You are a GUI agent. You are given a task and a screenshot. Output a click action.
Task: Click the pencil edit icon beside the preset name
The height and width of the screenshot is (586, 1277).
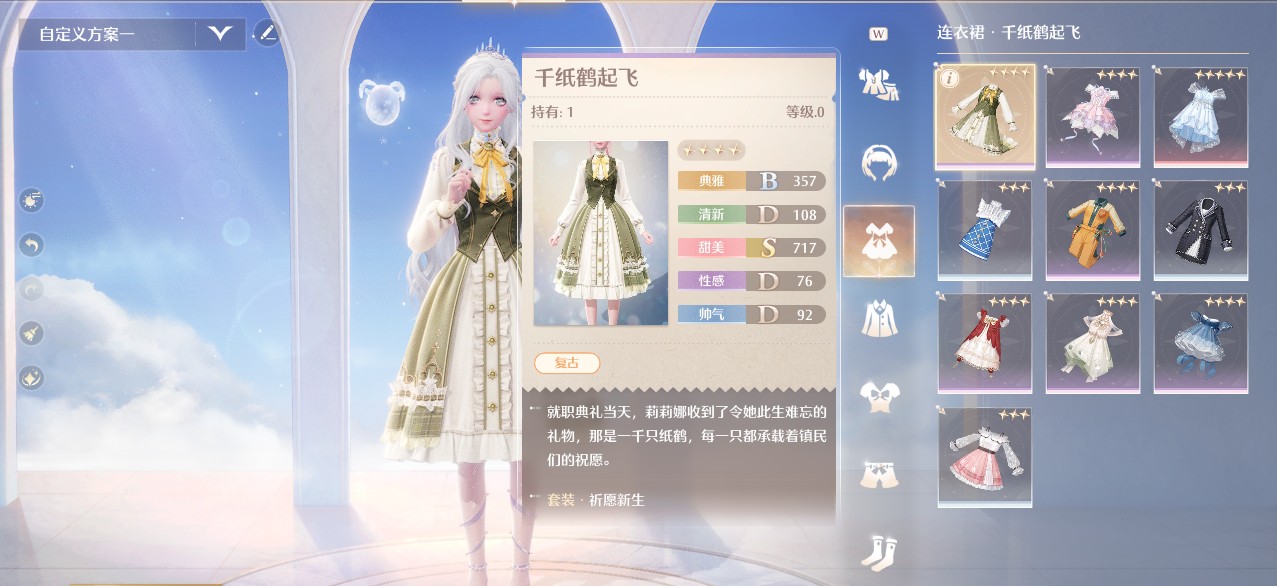point(266,33)
